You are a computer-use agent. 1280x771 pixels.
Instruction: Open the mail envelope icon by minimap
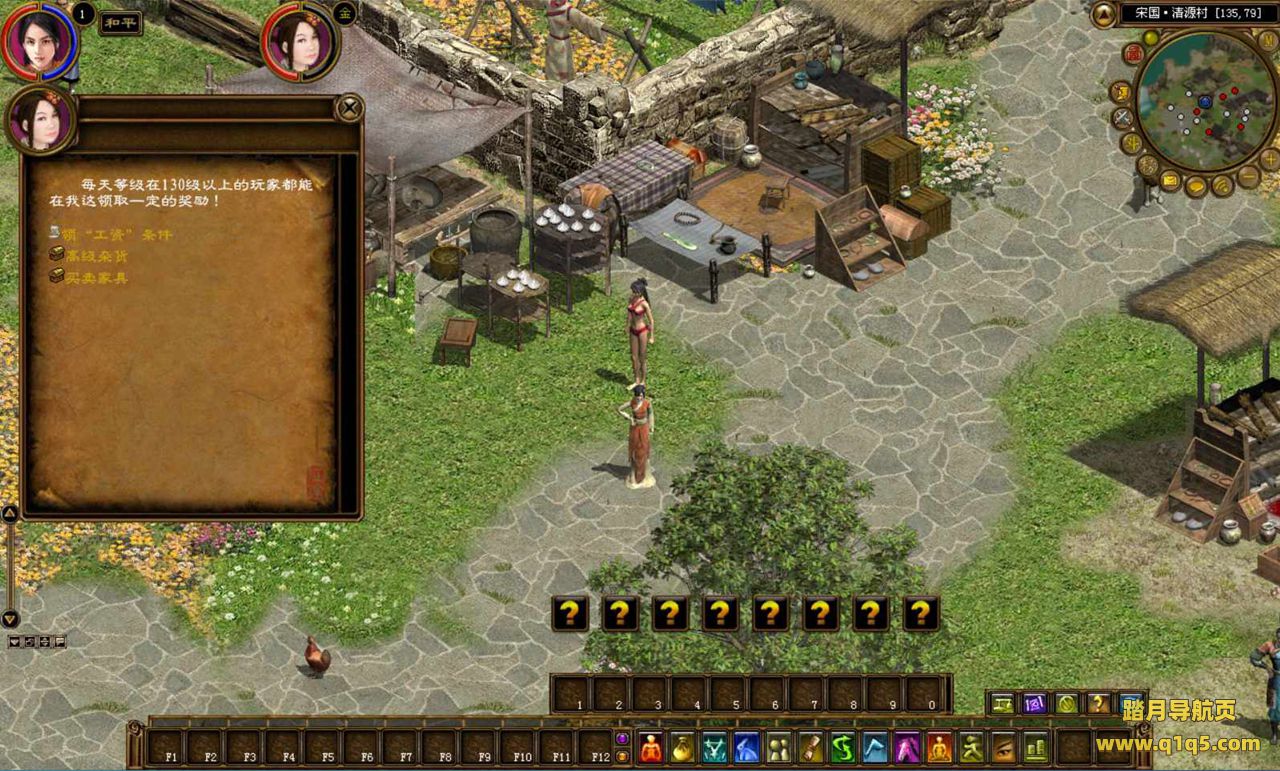click(x=1170, y=182)
